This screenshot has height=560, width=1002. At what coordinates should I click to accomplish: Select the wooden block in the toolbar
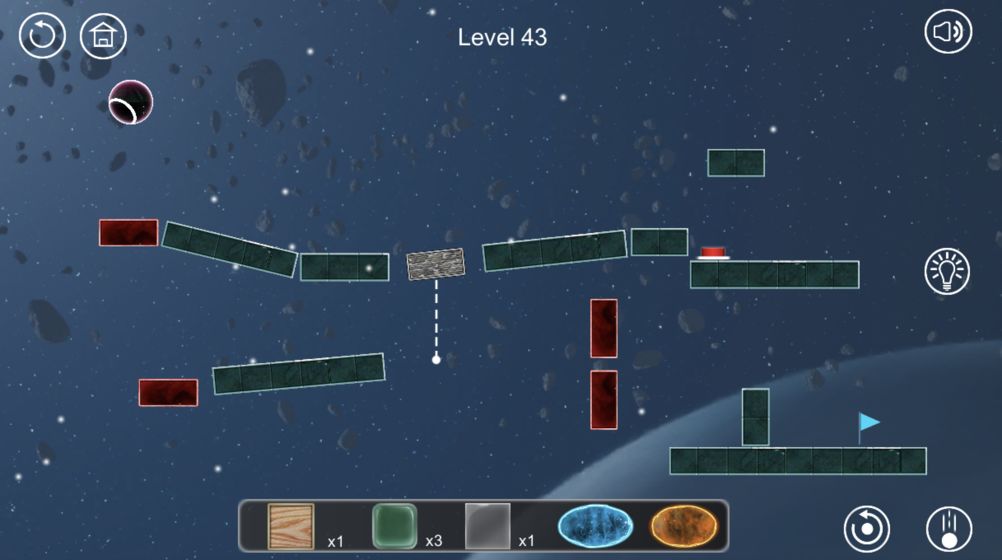pyautogui.click(x=291, y=526)
